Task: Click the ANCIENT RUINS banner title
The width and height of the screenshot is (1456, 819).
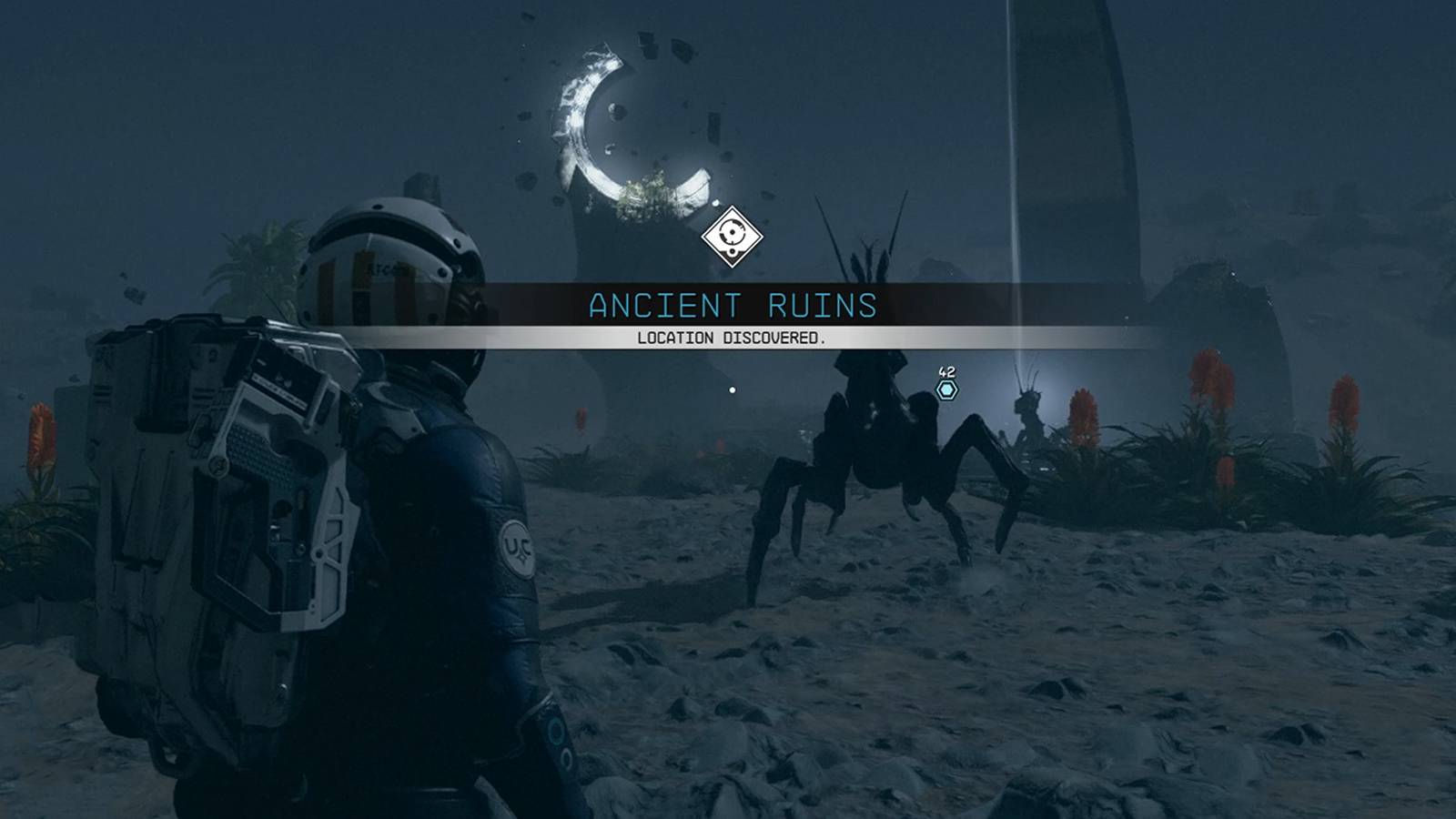Action: click(733, 305)
